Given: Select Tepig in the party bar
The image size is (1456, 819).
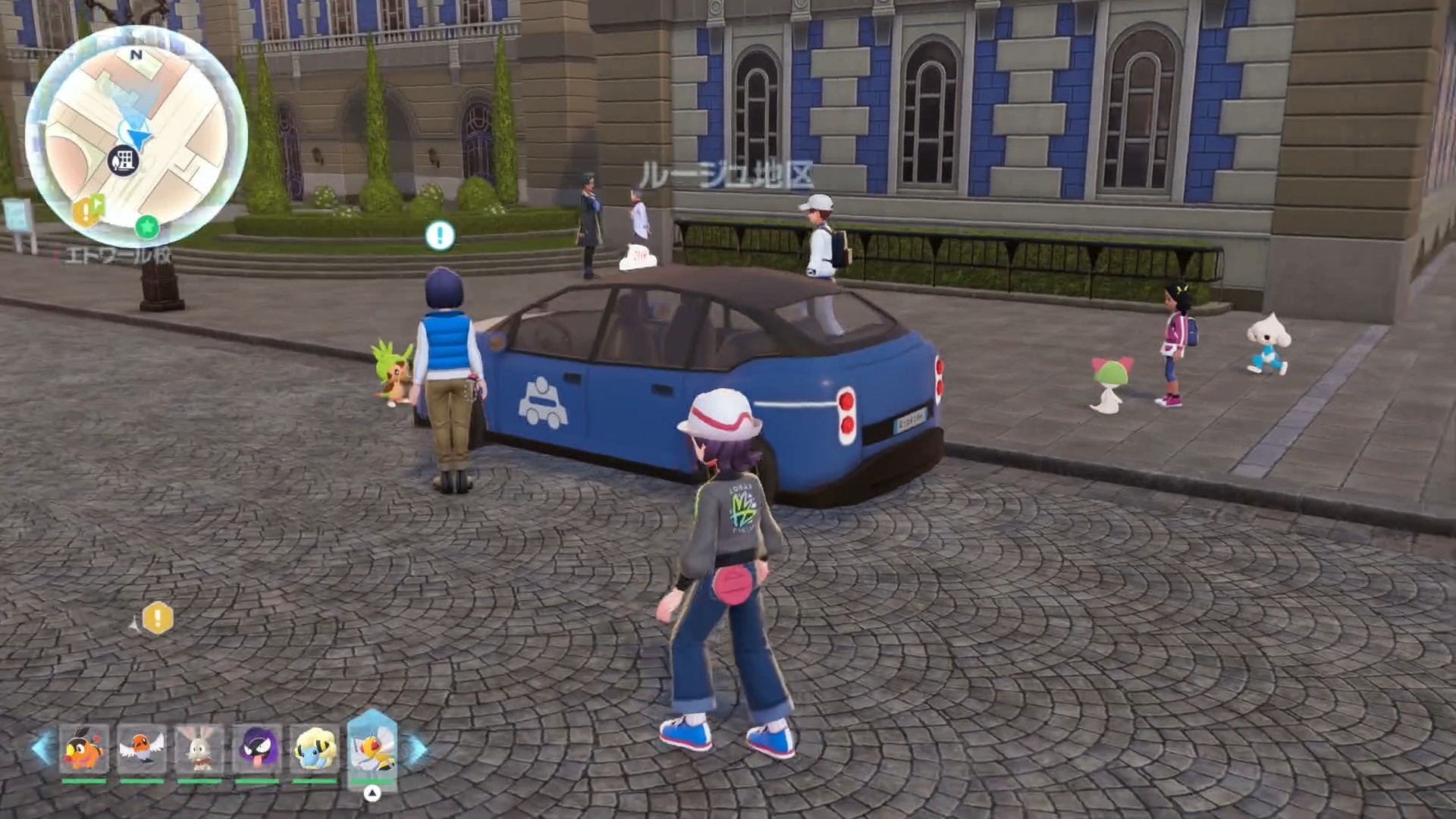Looking at the screenshot, I should [x=83, y=748].
